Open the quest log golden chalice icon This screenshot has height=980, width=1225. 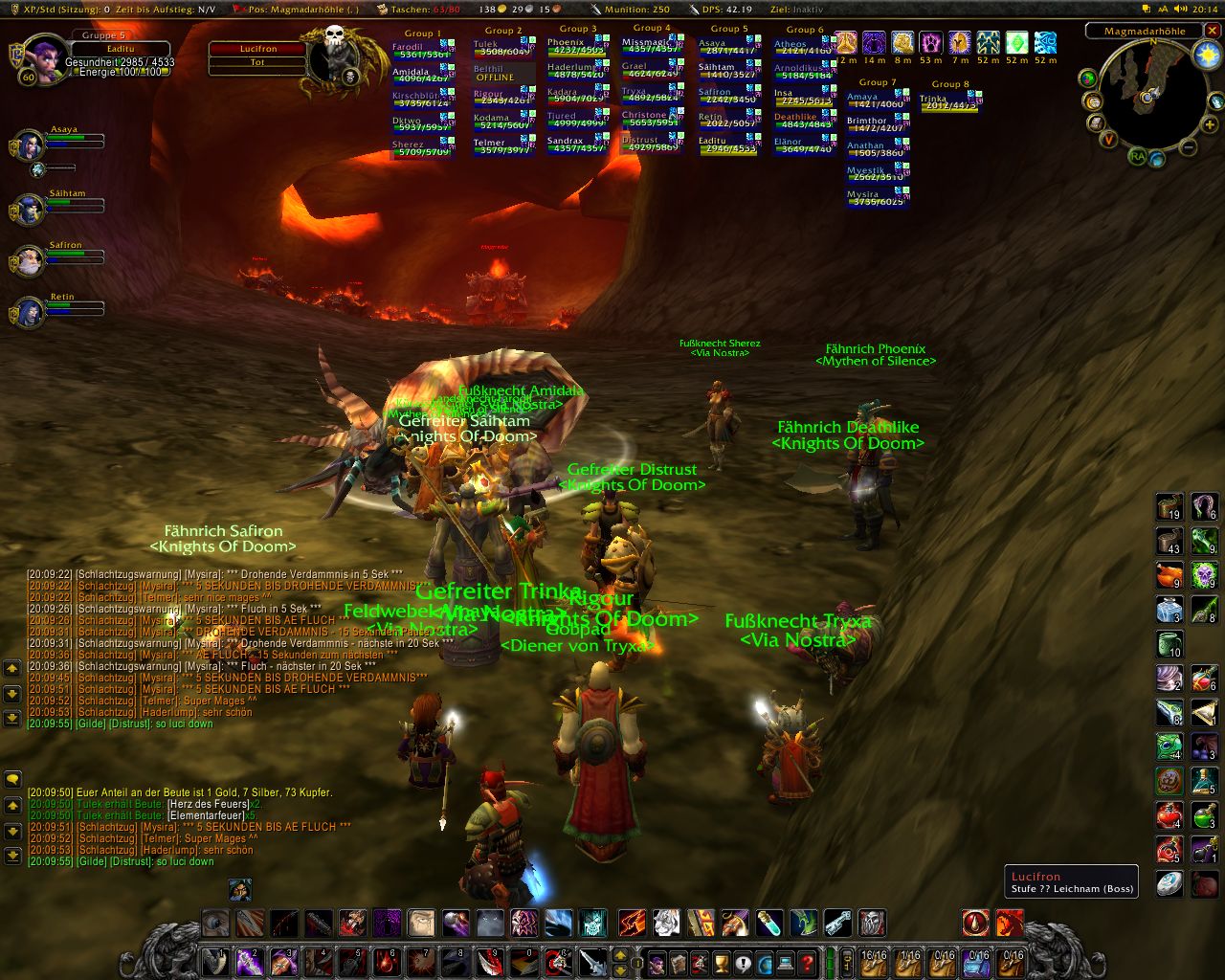723,961
